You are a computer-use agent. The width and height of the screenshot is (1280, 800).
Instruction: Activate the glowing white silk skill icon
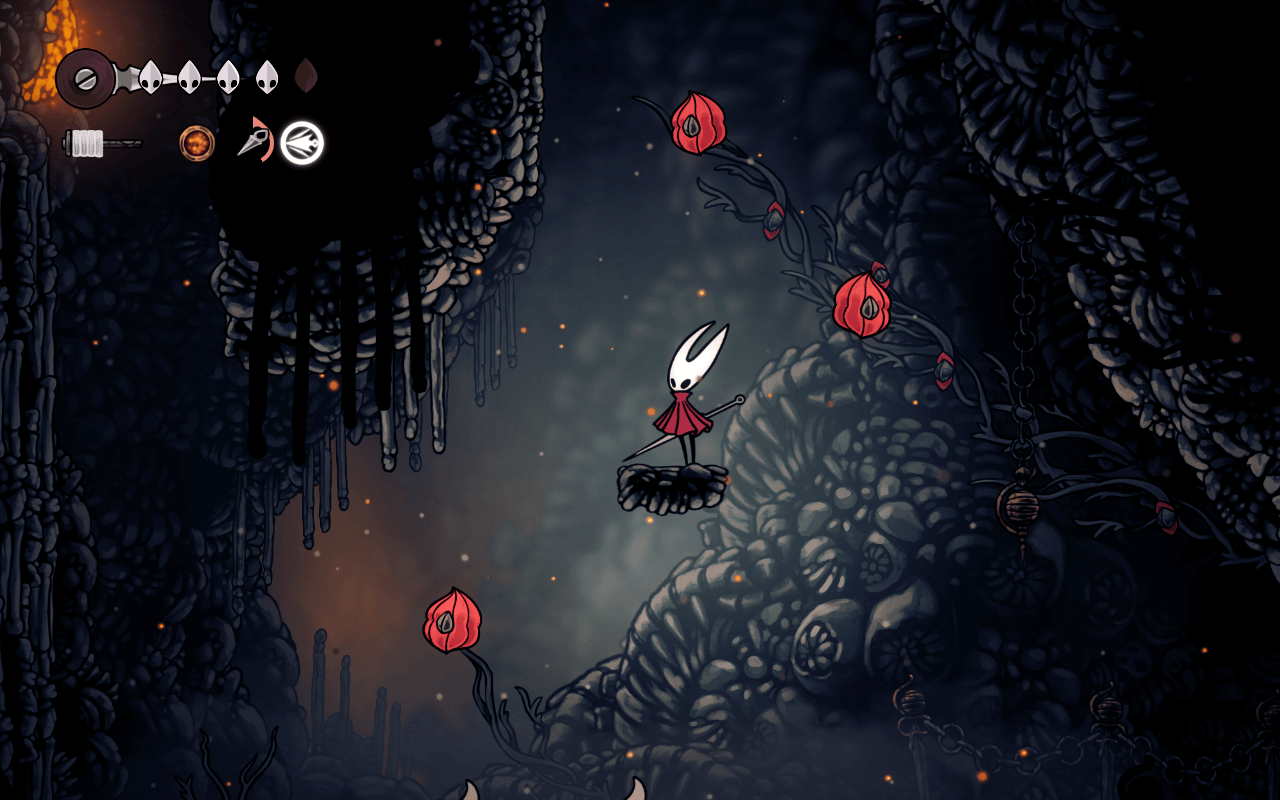[x=301, y=143]
